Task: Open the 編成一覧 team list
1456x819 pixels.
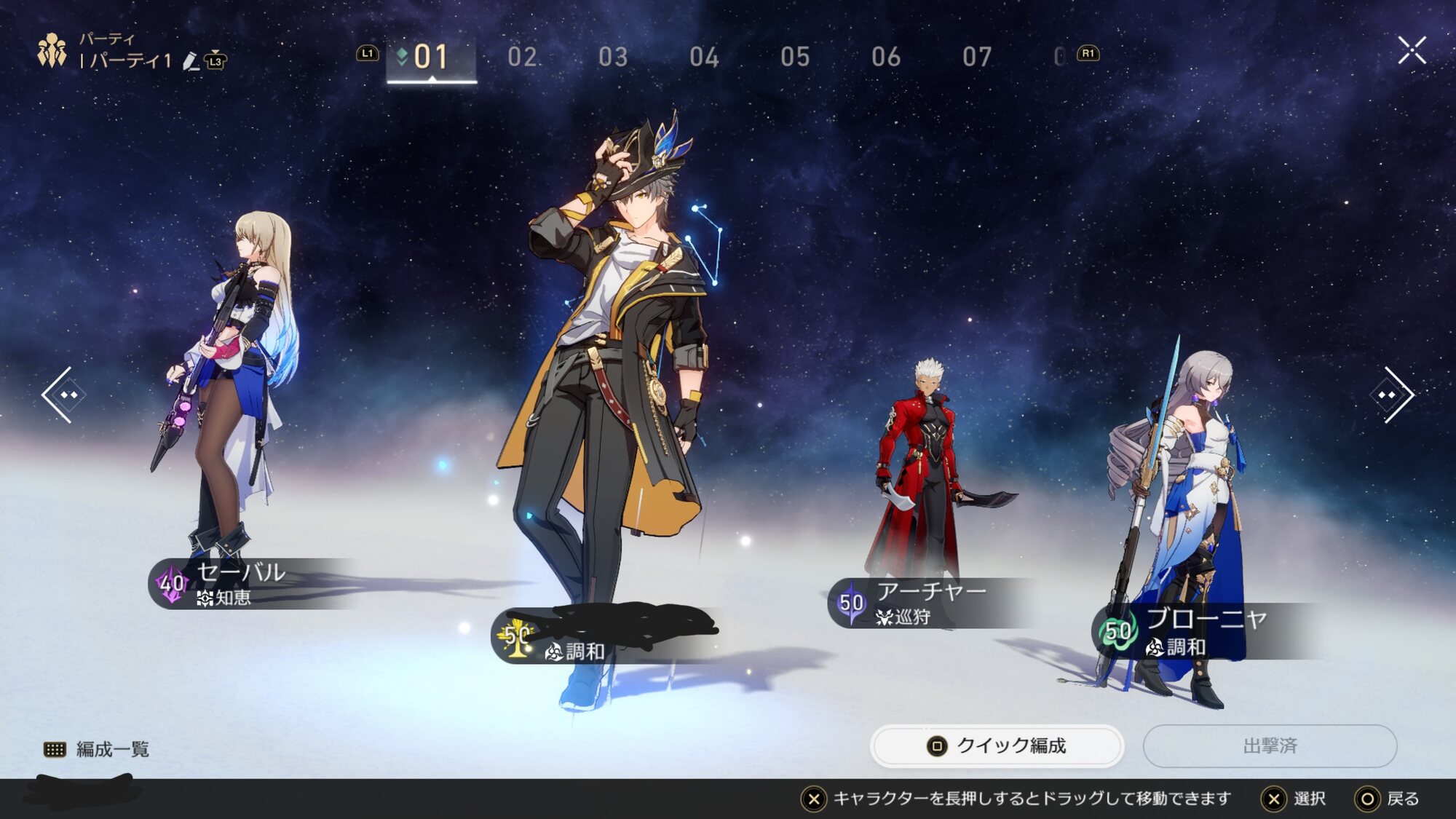Action: (x=97, y=749)
